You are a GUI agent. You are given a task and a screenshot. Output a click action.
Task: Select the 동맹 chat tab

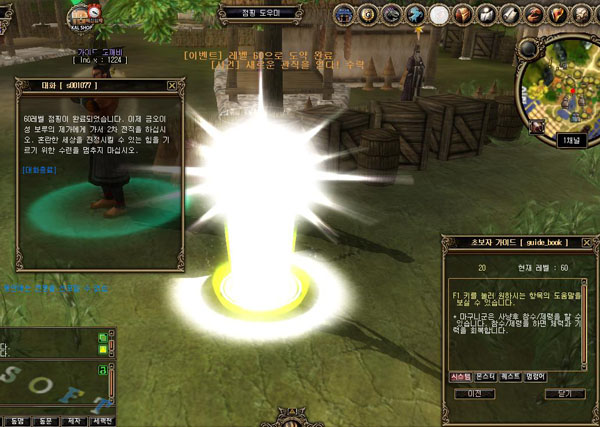point(15,420)
